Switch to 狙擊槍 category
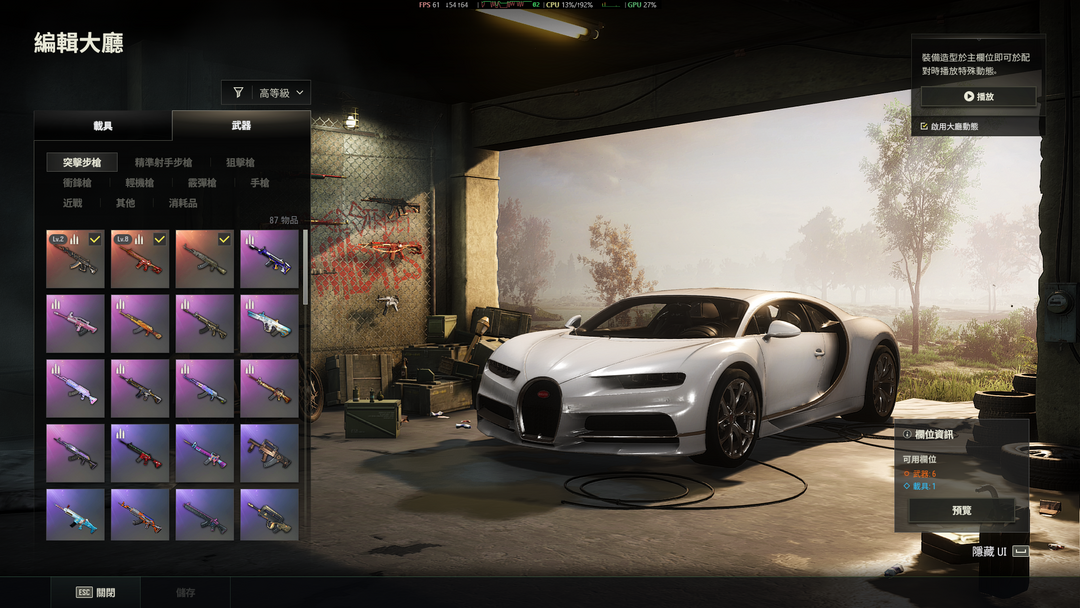Screen dimensions: 1080x608 [240, 162]
